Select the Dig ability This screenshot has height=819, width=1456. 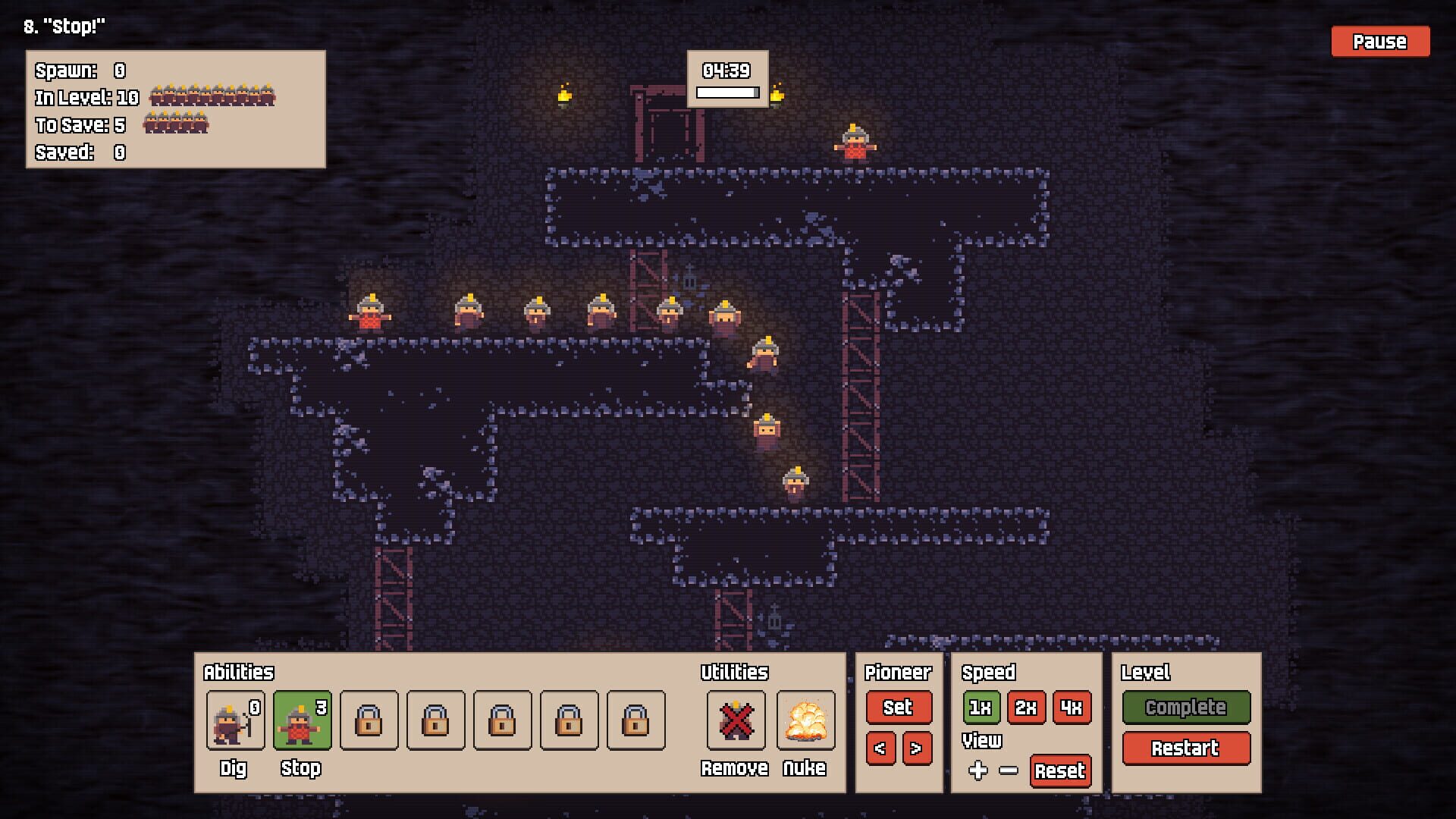click(x=235, y=720)
